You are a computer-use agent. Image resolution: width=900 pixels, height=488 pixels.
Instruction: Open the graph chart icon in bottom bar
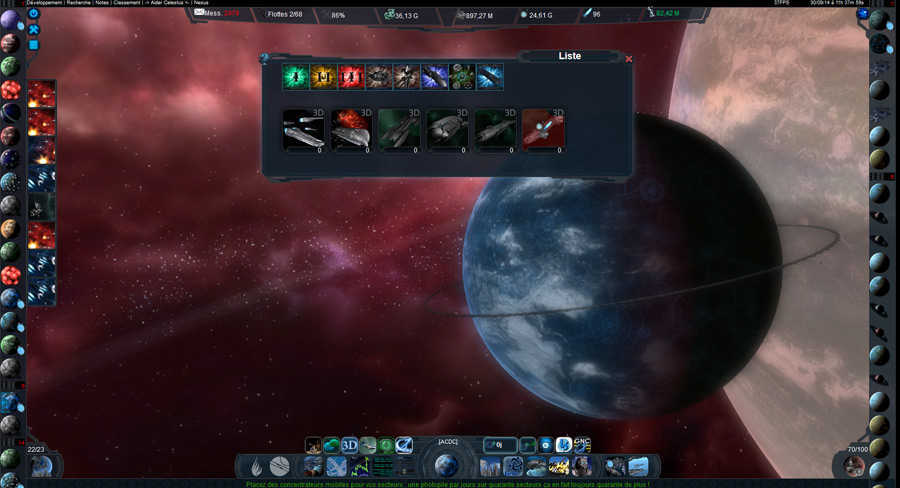(x=360, y=466)
